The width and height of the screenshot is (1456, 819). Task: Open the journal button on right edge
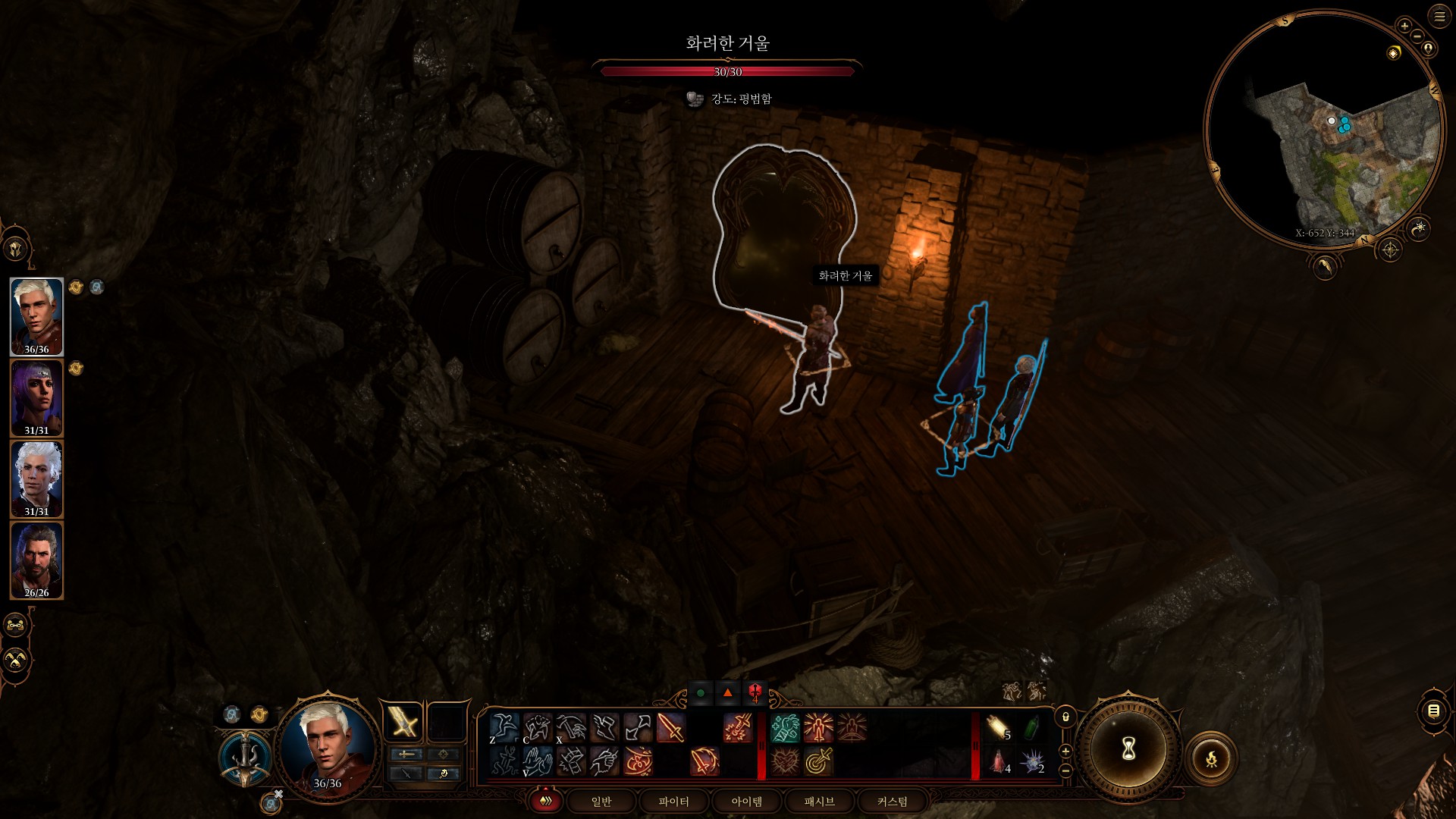click(1433, 711)
